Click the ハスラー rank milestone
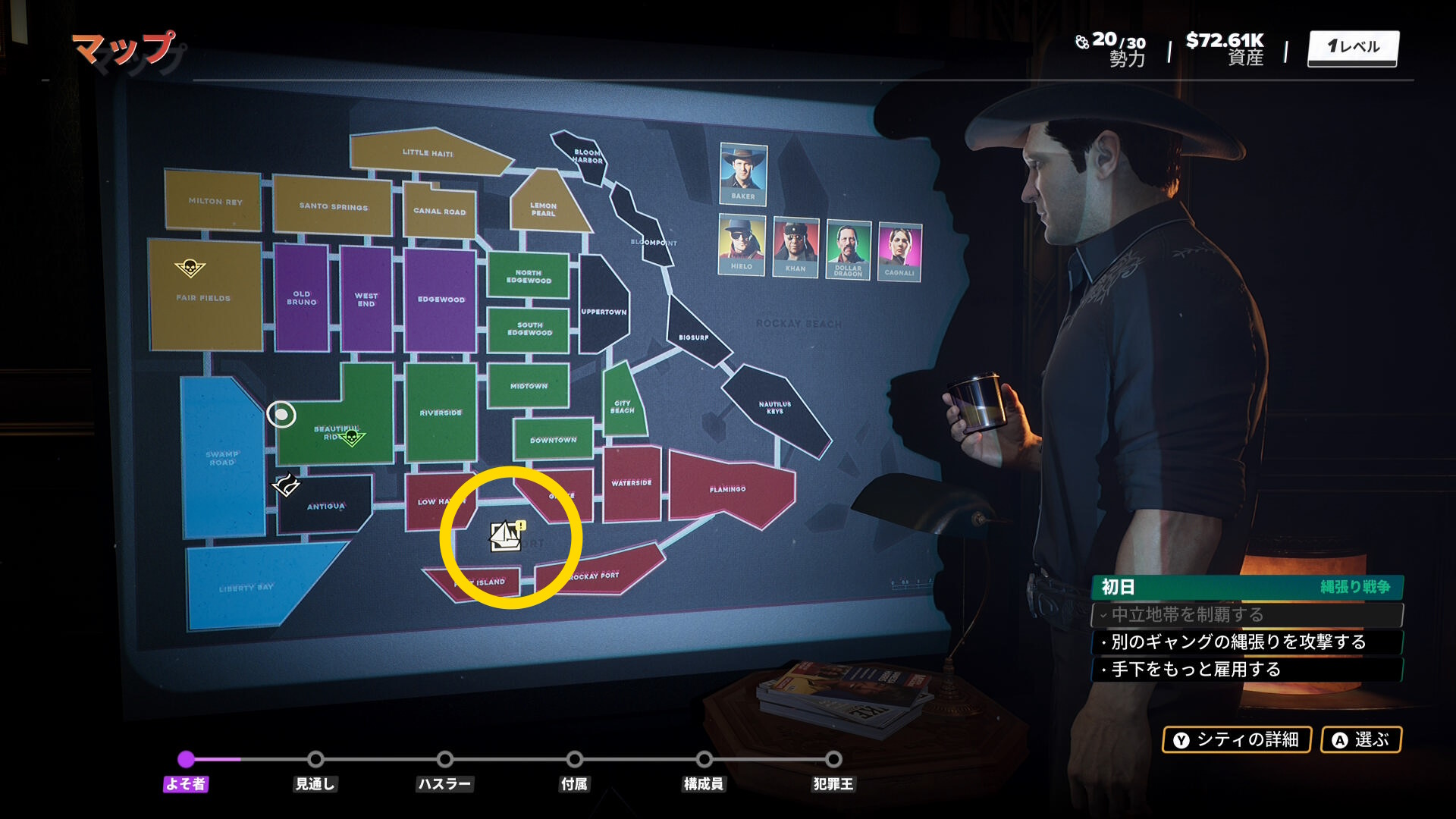Image resolution: width=1456 pixels, height=819 pixels. coord(445,760)
